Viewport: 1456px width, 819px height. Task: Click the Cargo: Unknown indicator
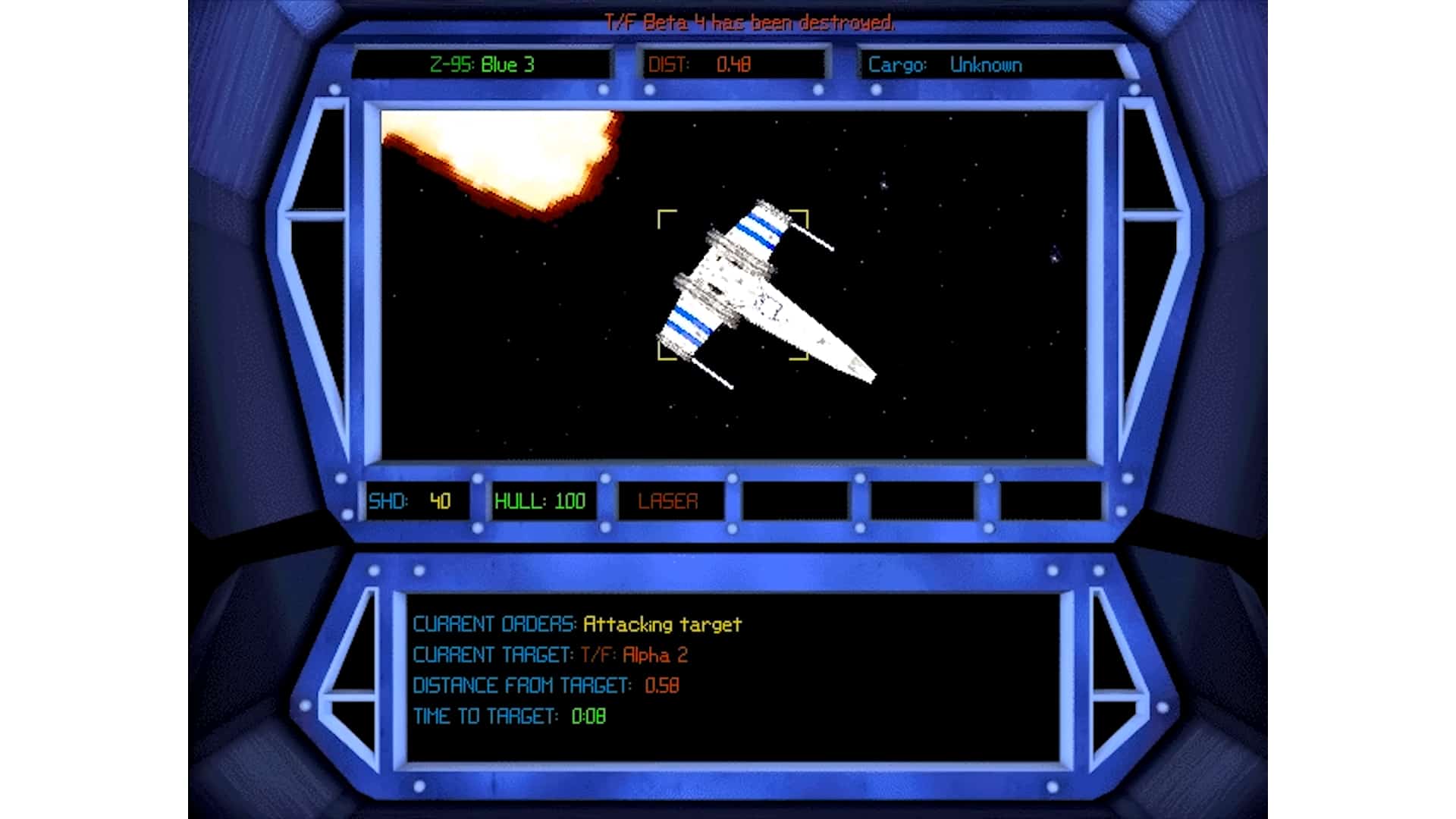click(946, 65)
